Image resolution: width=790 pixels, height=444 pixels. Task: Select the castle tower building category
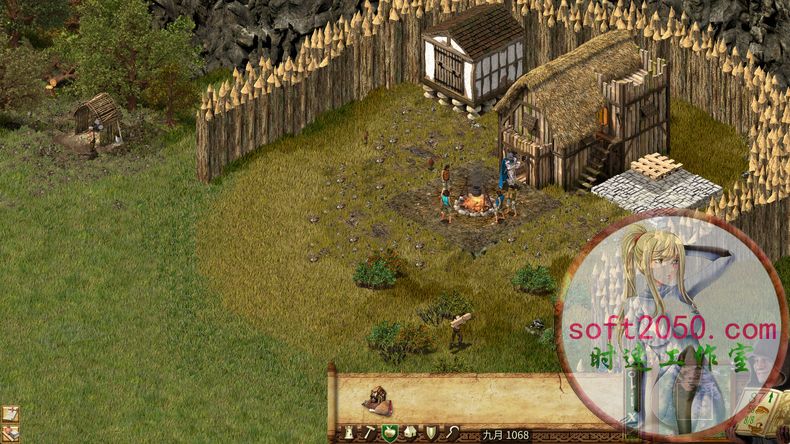350,433
